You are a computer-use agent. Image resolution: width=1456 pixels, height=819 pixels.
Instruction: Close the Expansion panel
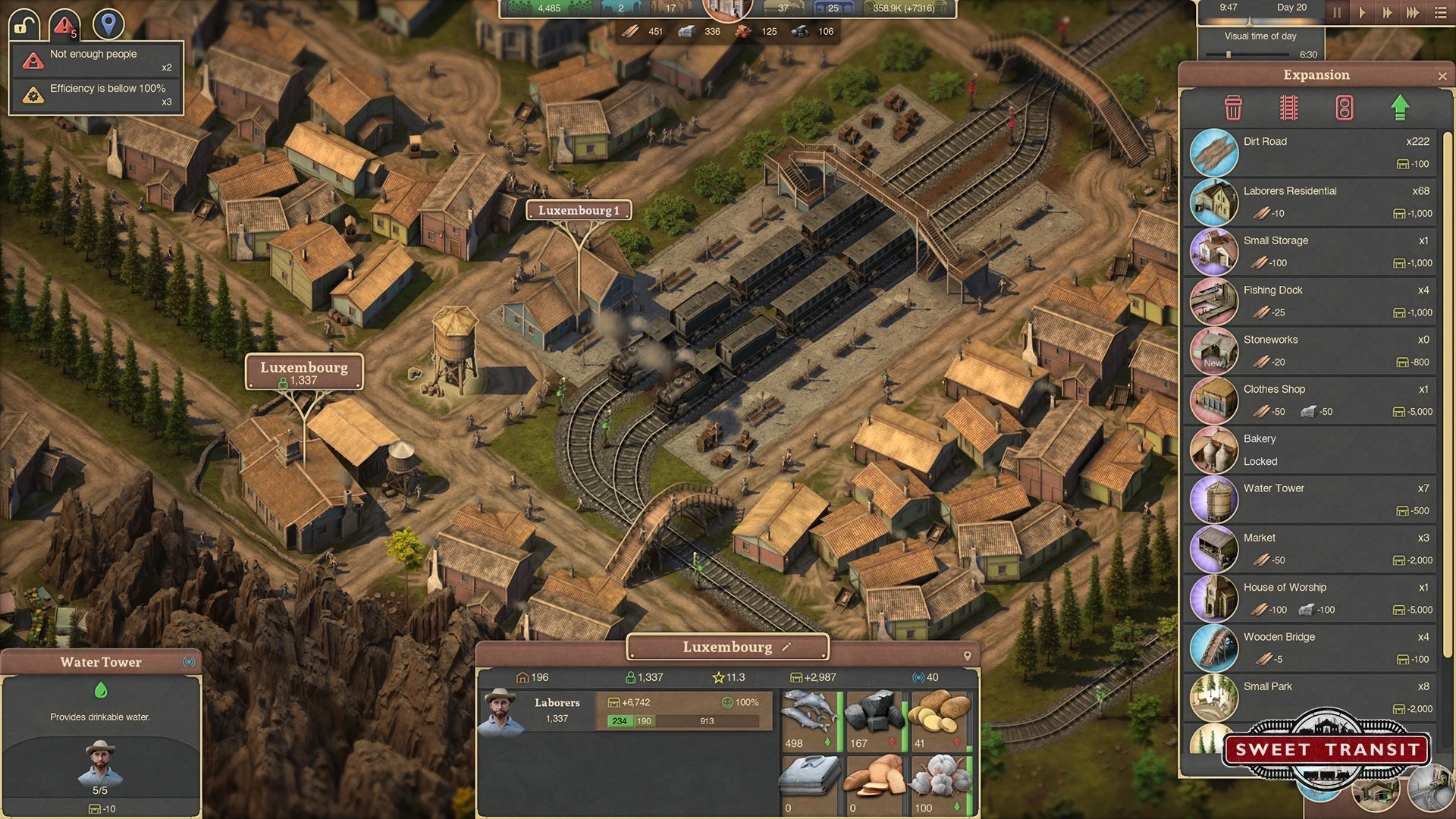point(1442,76)
